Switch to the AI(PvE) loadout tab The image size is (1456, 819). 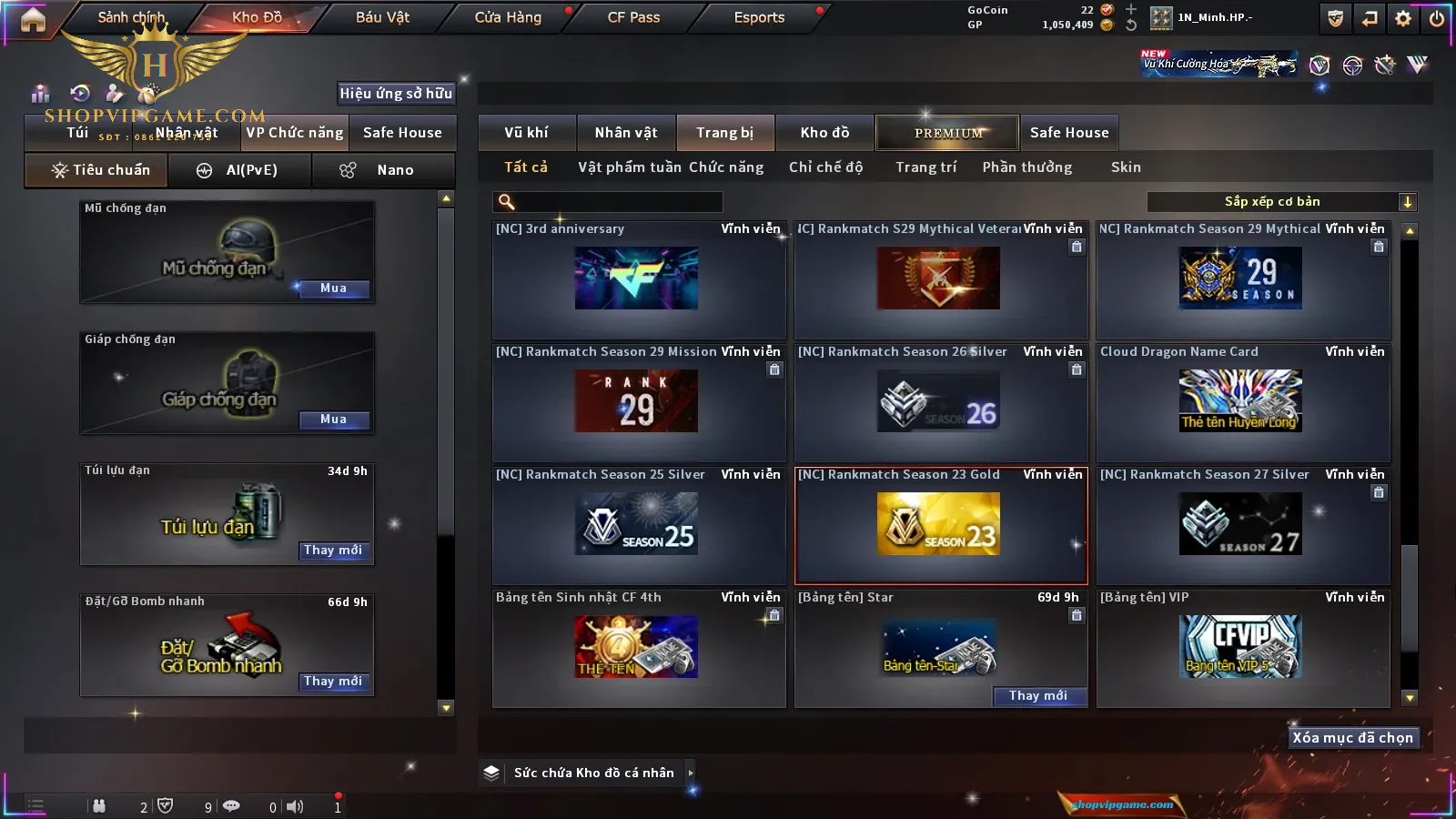click(239, 170)
